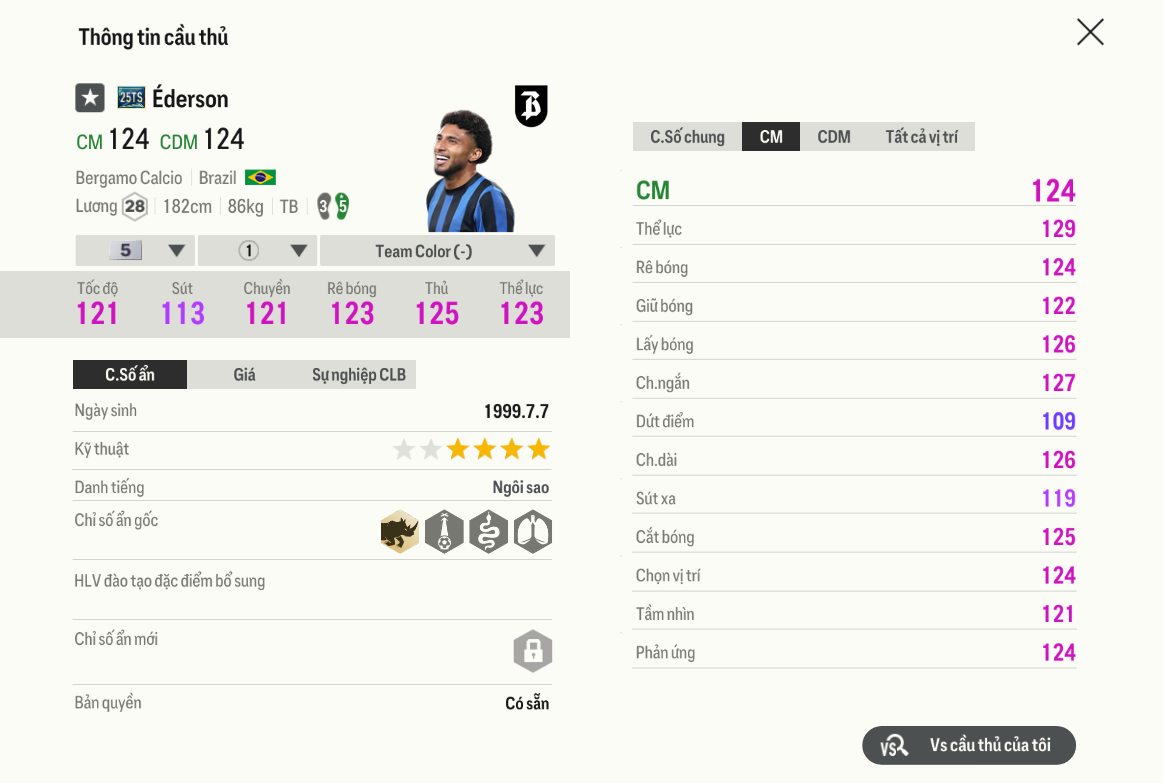Click the locked new hidden stat slot

click(x=533, y=651)
